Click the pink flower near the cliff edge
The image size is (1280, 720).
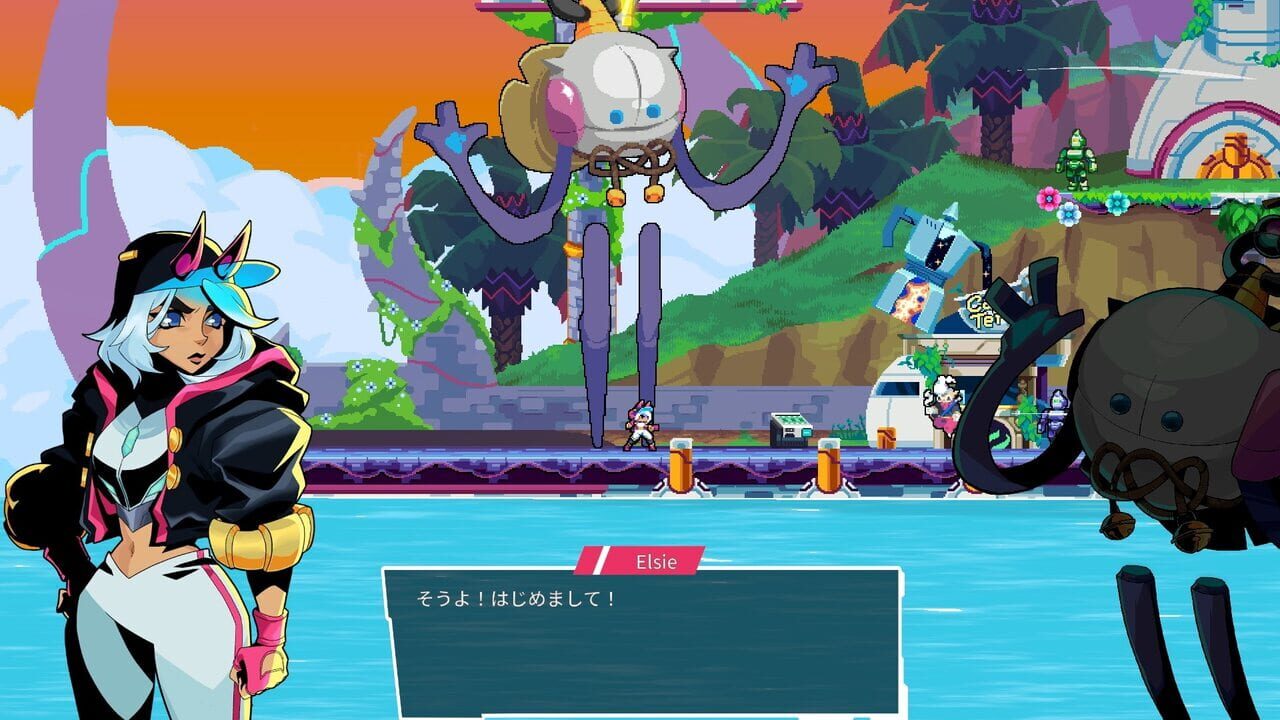click(1046, 199)
